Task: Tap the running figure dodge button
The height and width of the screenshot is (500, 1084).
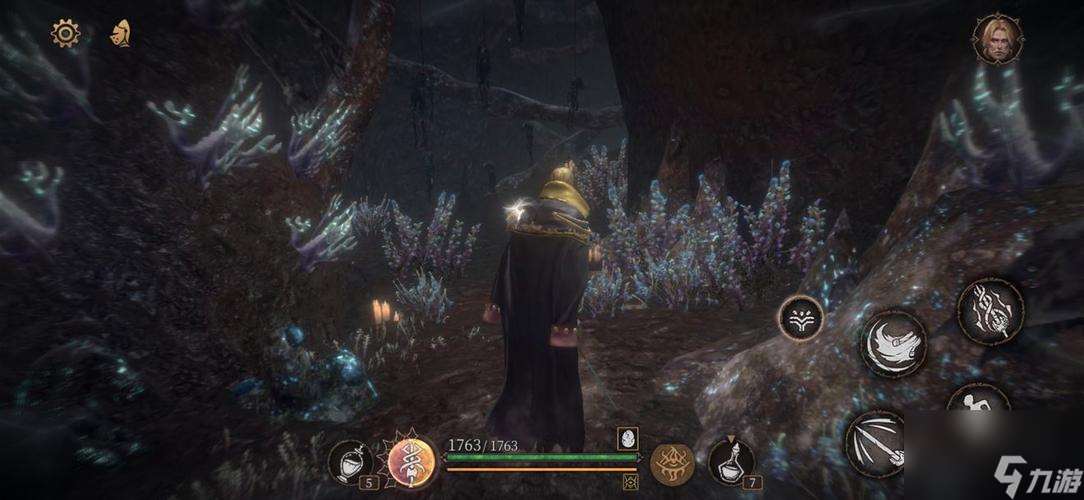Action: tap(976, 402)
